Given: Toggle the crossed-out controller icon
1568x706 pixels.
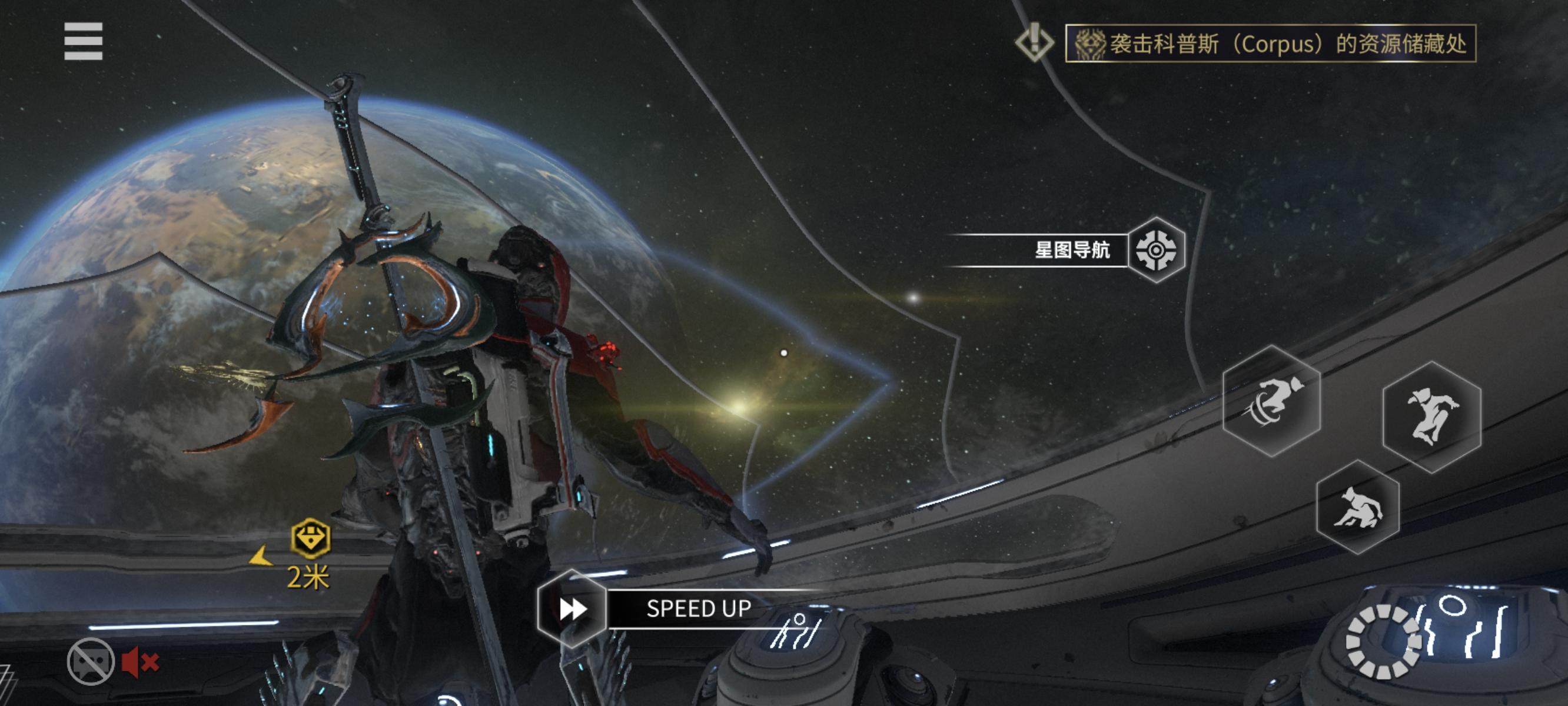Looking at the screenshot, I should pyautogui.click(x=91, y=661).
